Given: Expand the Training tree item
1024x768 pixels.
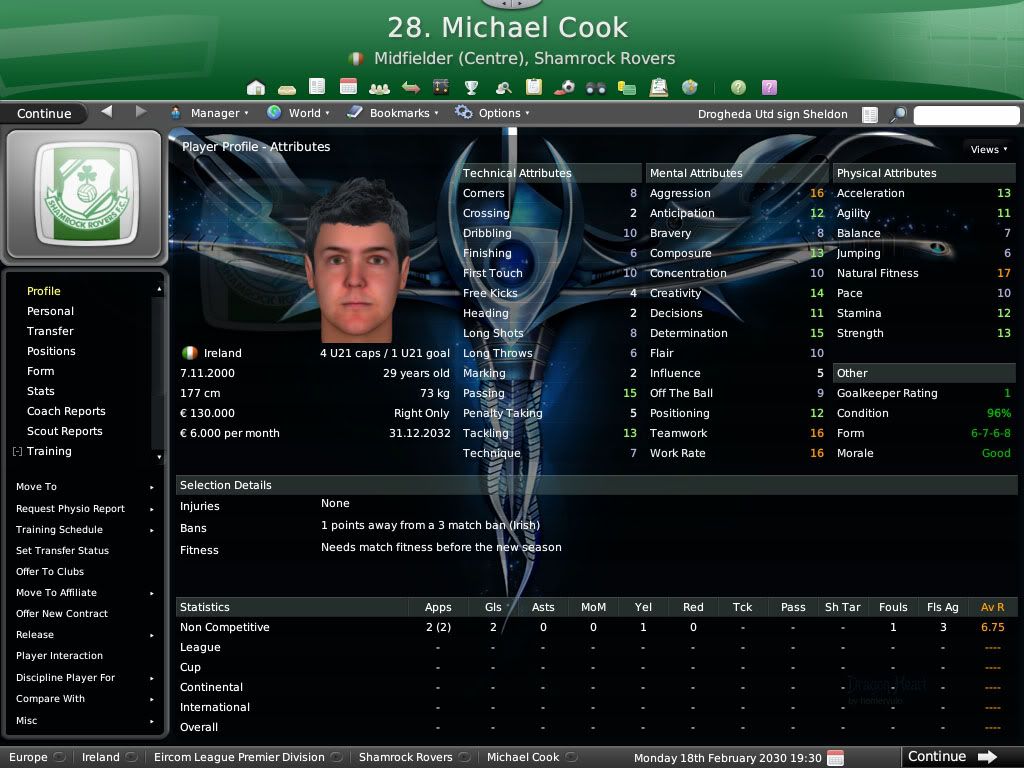Looking at the screenshot, I should click(17, 452).
